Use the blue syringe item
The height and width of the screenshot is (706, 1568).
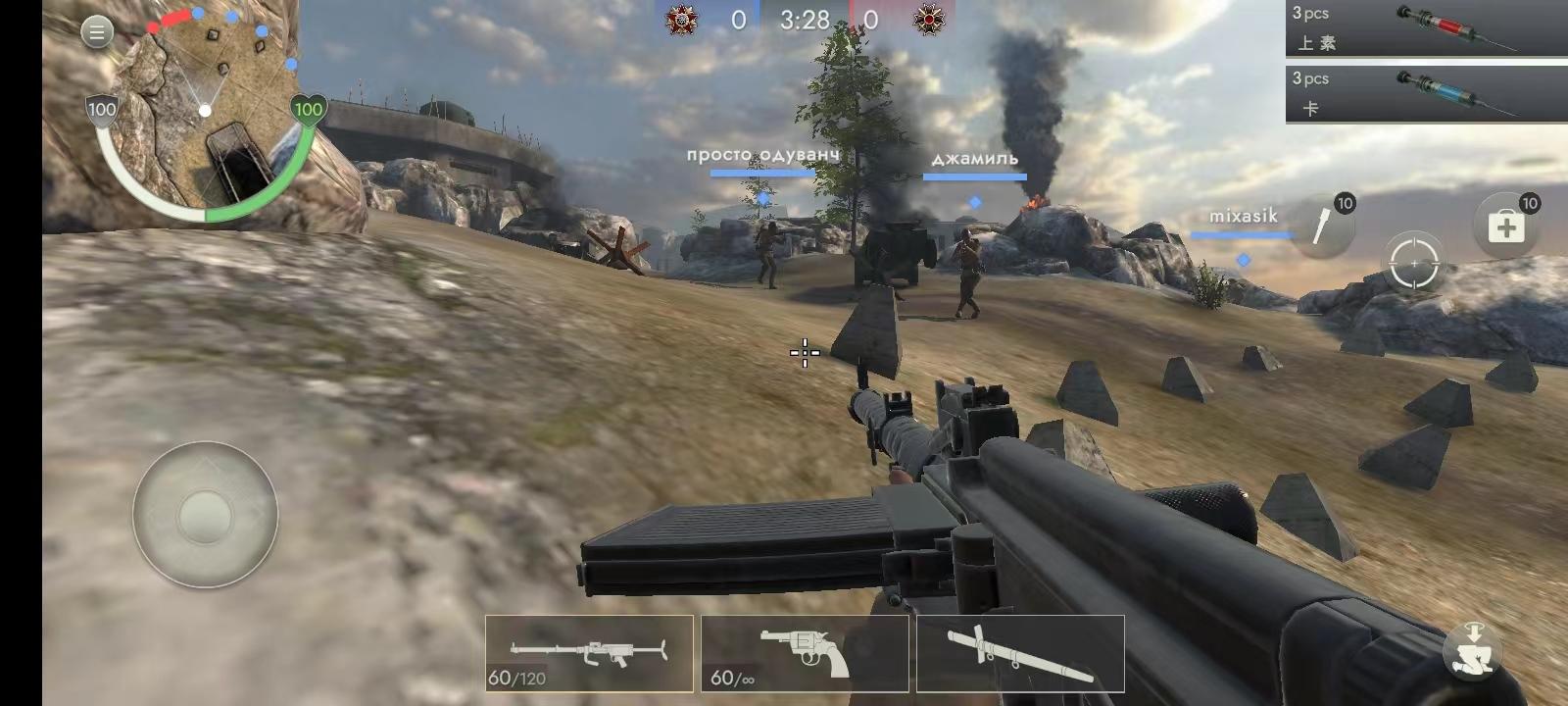(x=1426, y=93)
